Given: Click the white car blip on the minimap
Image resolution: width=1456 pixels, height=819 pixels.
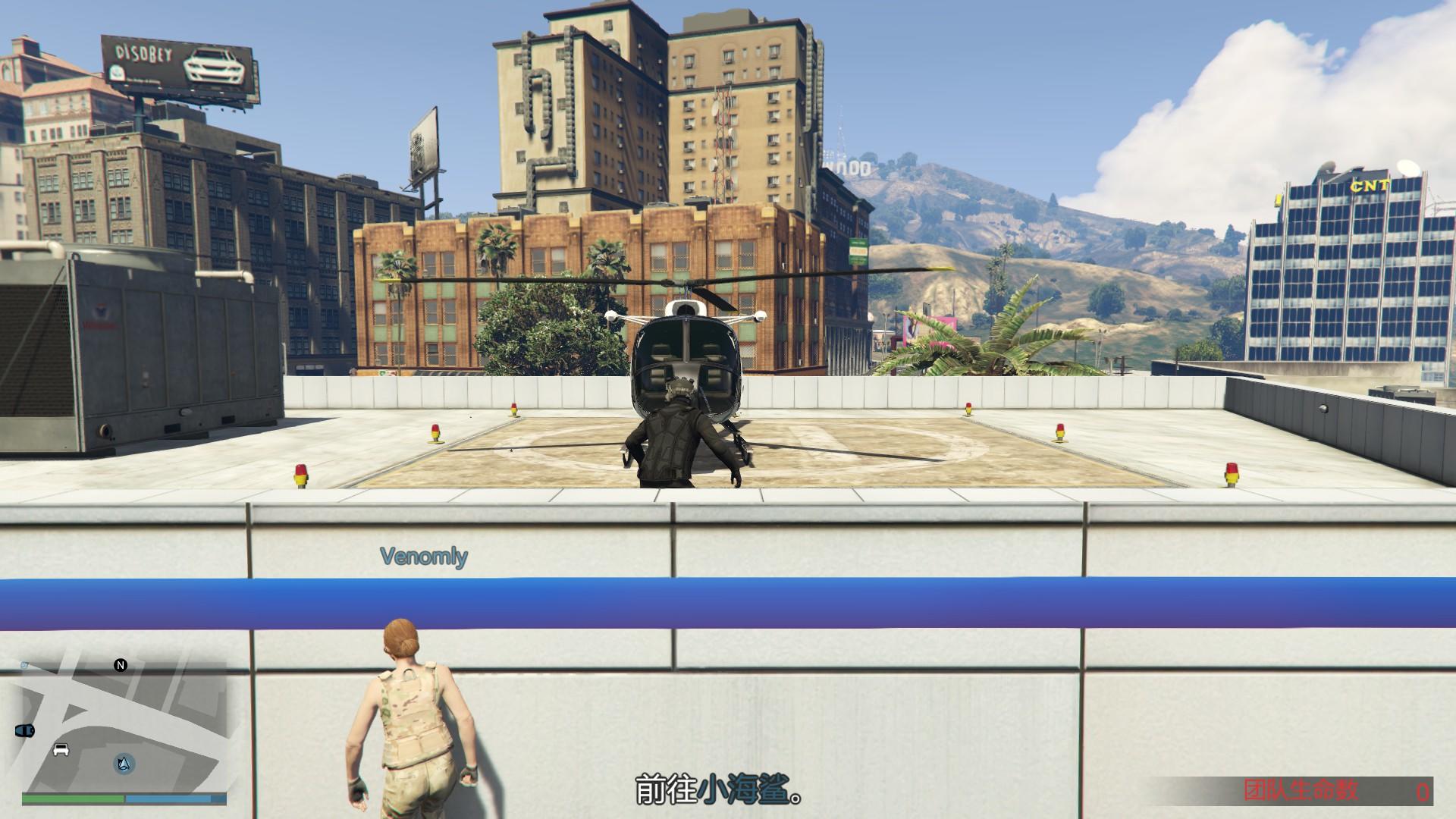Looking at the screenshot, I should tap(61, 748).
